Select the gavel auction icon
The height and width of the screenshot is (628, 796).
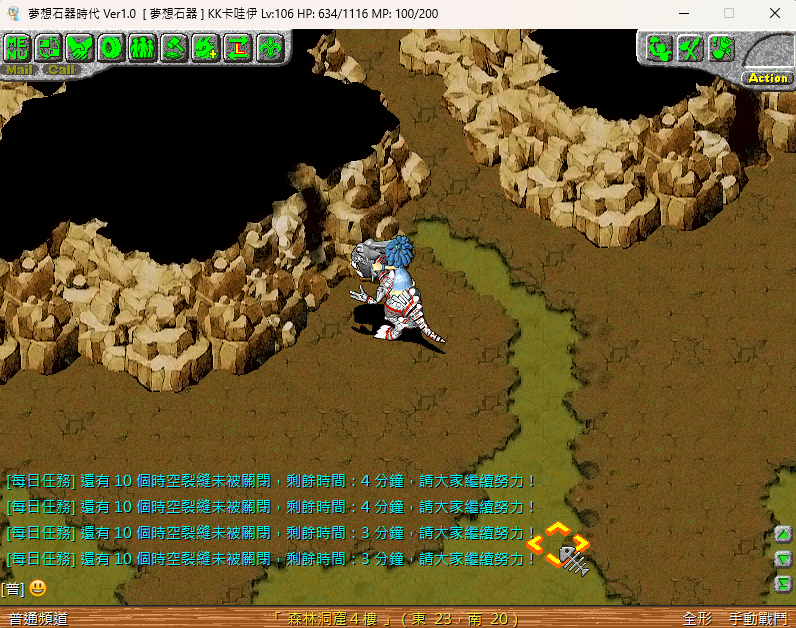(x=175, y=47)
